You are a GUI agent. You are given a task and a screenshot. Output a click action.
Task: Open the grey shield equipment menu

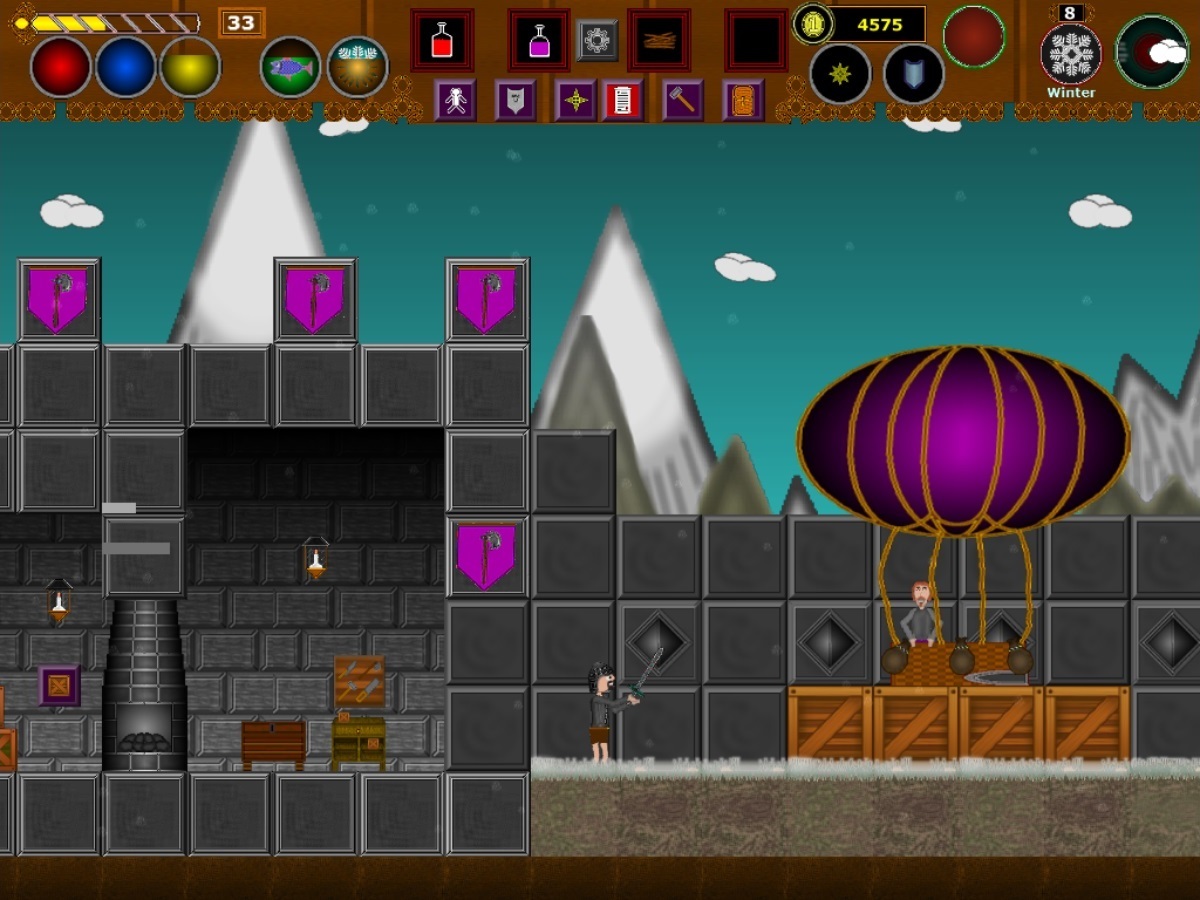click(x=515, y=100)
